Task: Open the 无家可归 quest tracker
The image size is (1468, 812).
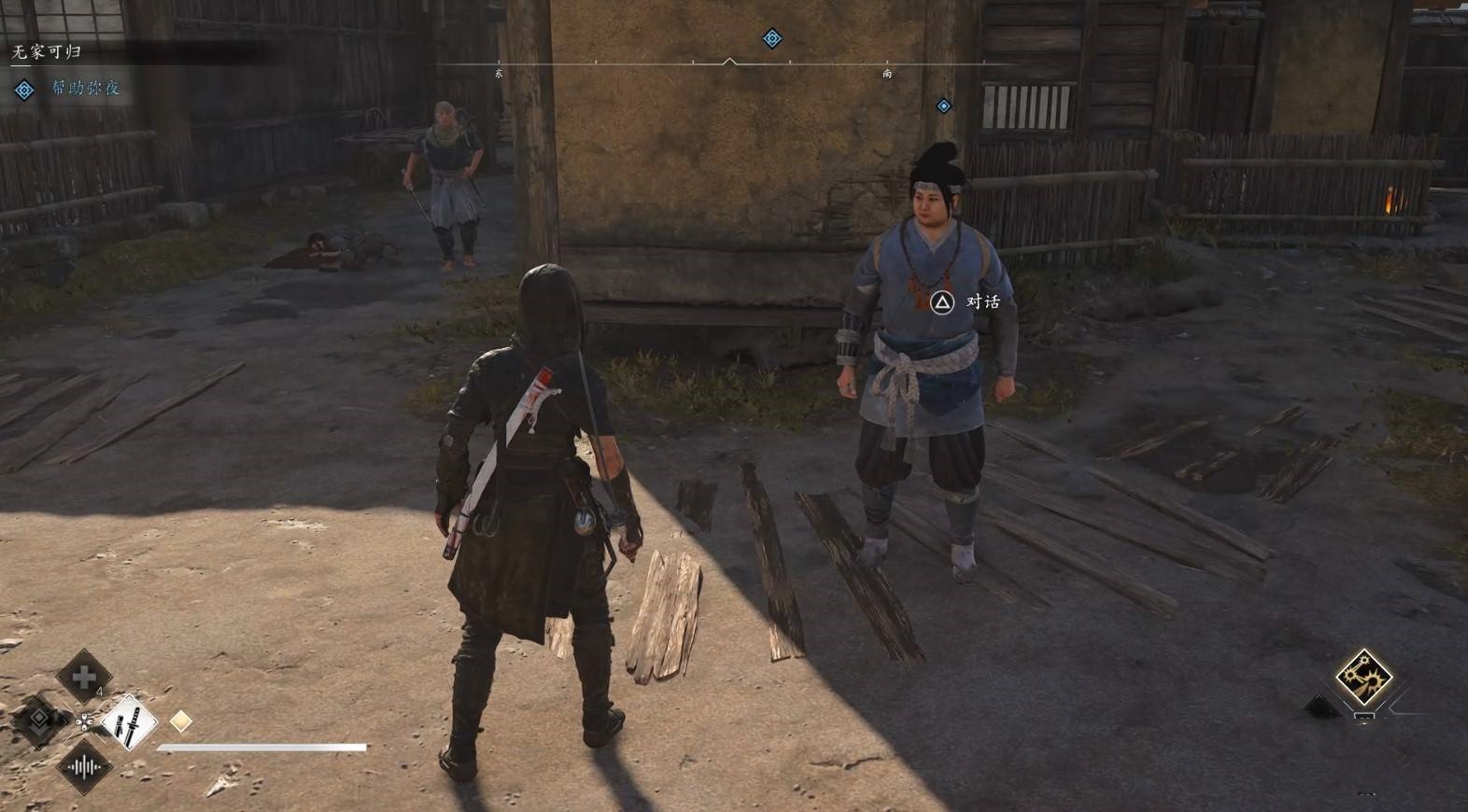Action: click(x=47, y=52)
